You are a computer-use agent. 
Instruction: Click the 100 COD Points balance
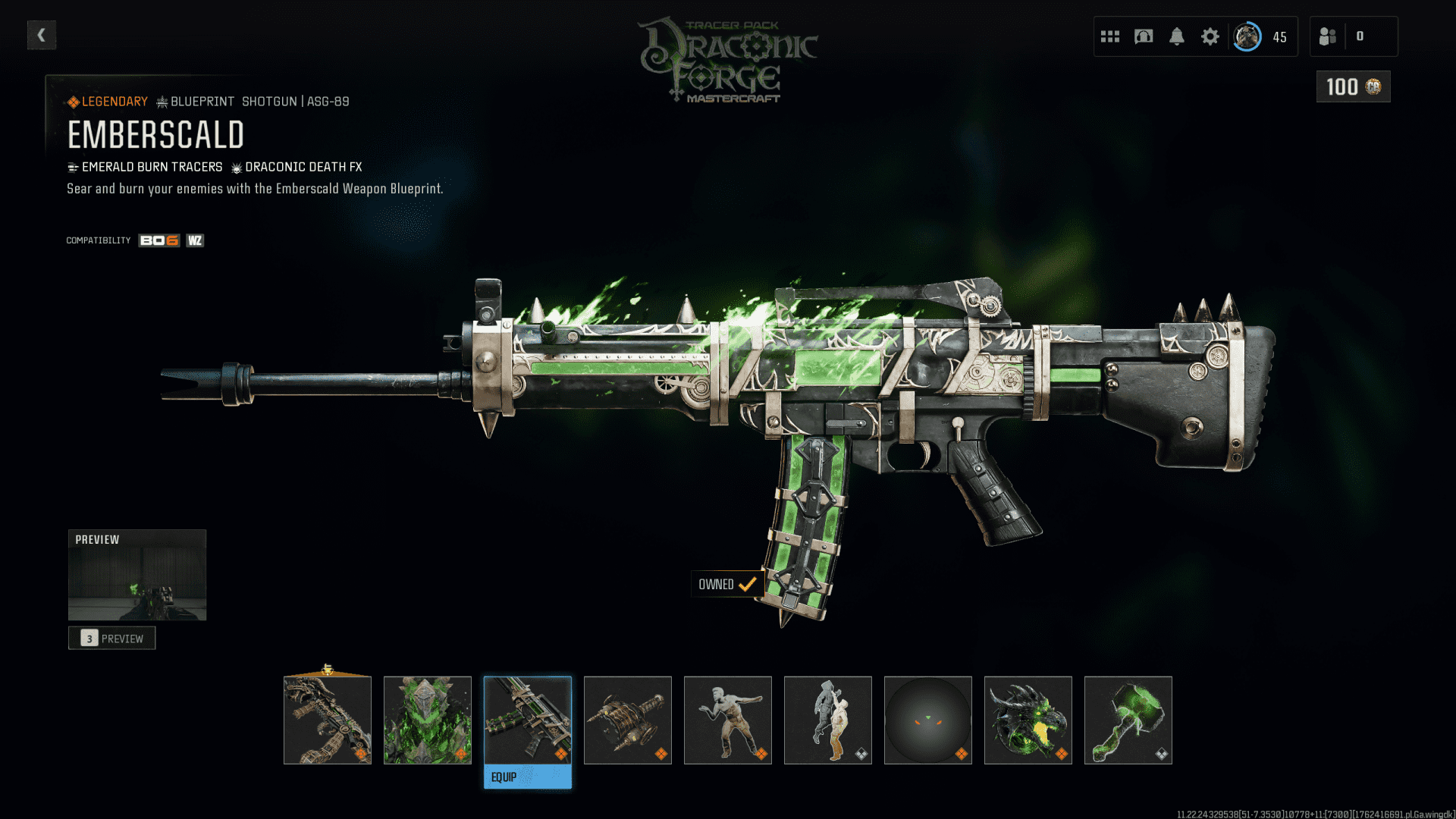pyautogui.click(x=1353, y=87)
